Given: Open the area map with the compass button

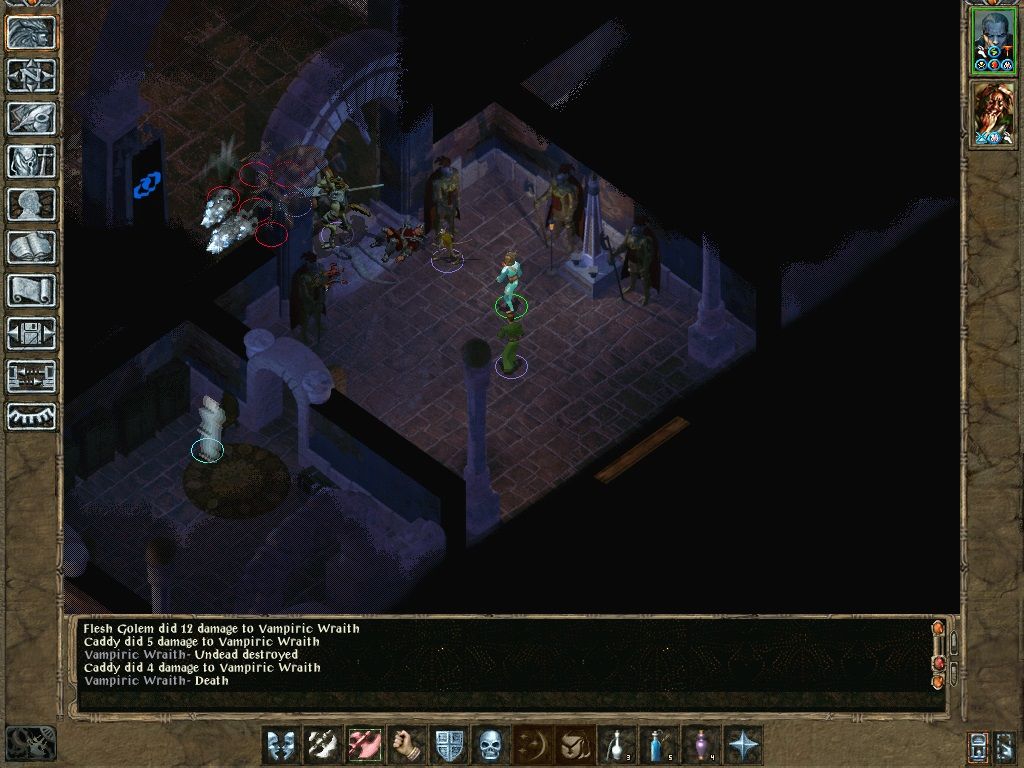Looking at the screenshot, I should pyautogui.click(x=31, y=75).
